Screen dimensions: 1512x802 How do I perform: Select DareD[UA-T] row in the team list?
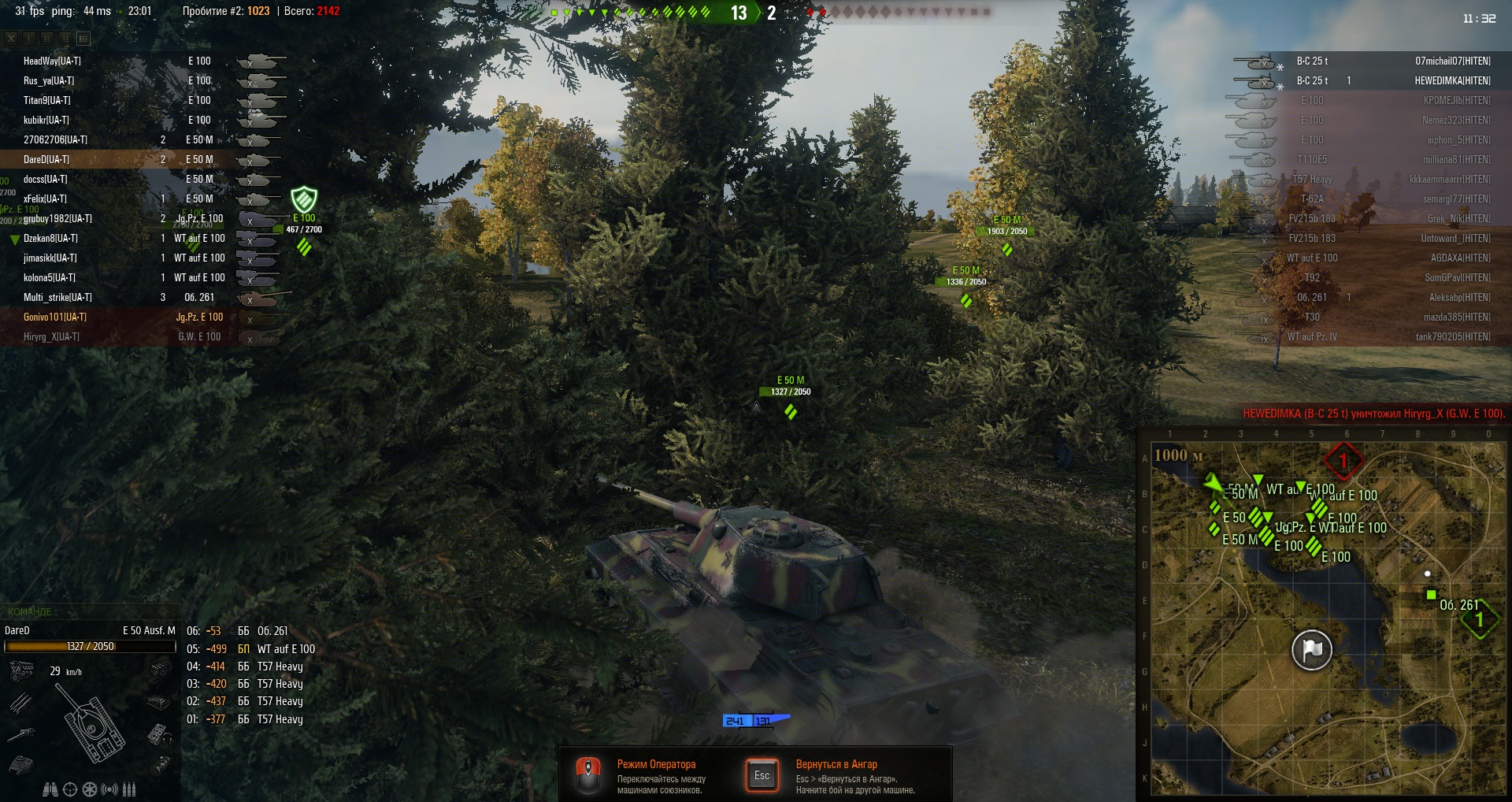click(x=46, y=159)
